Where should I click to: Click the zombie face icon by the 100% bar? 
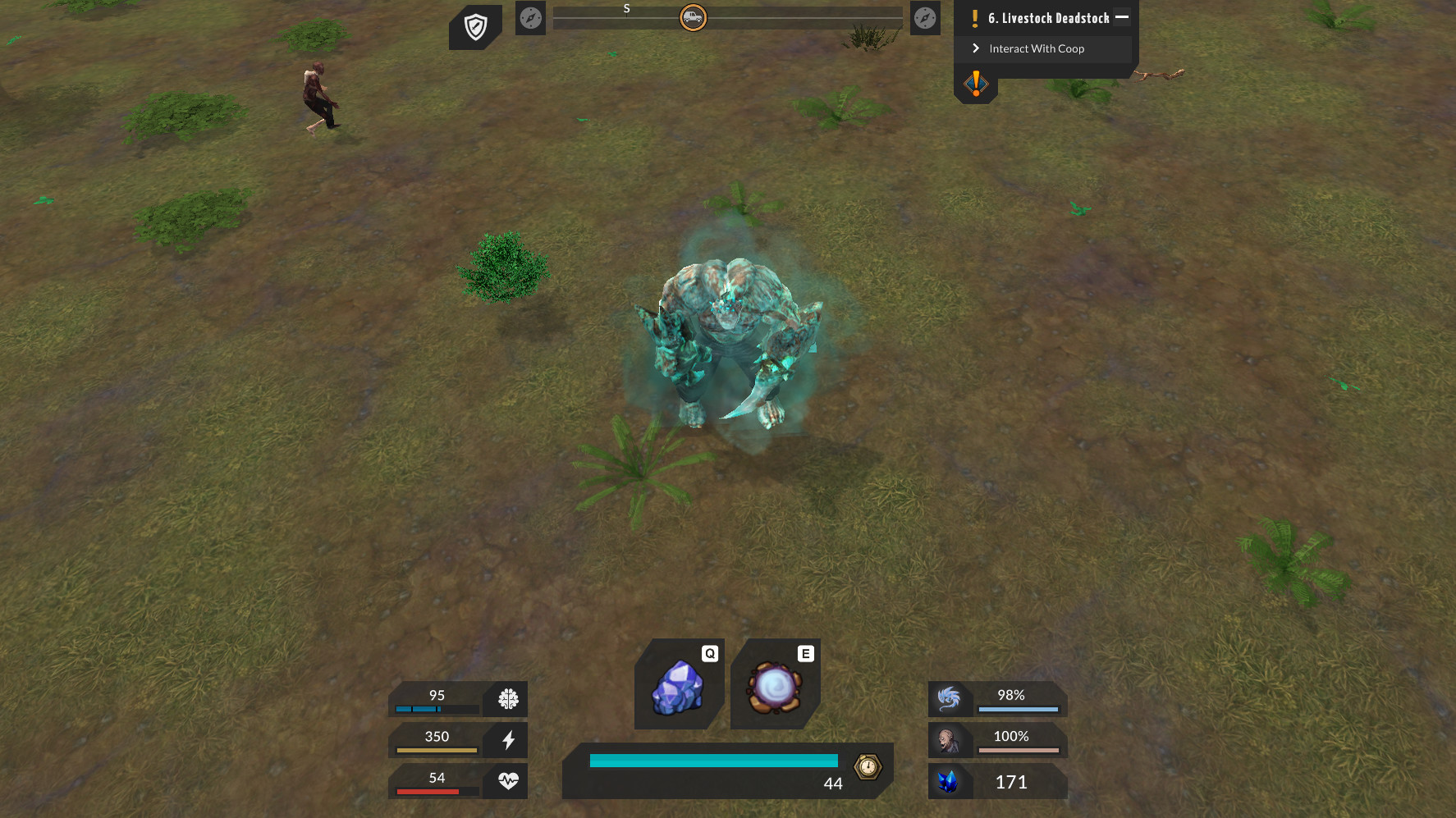(950, 740)
